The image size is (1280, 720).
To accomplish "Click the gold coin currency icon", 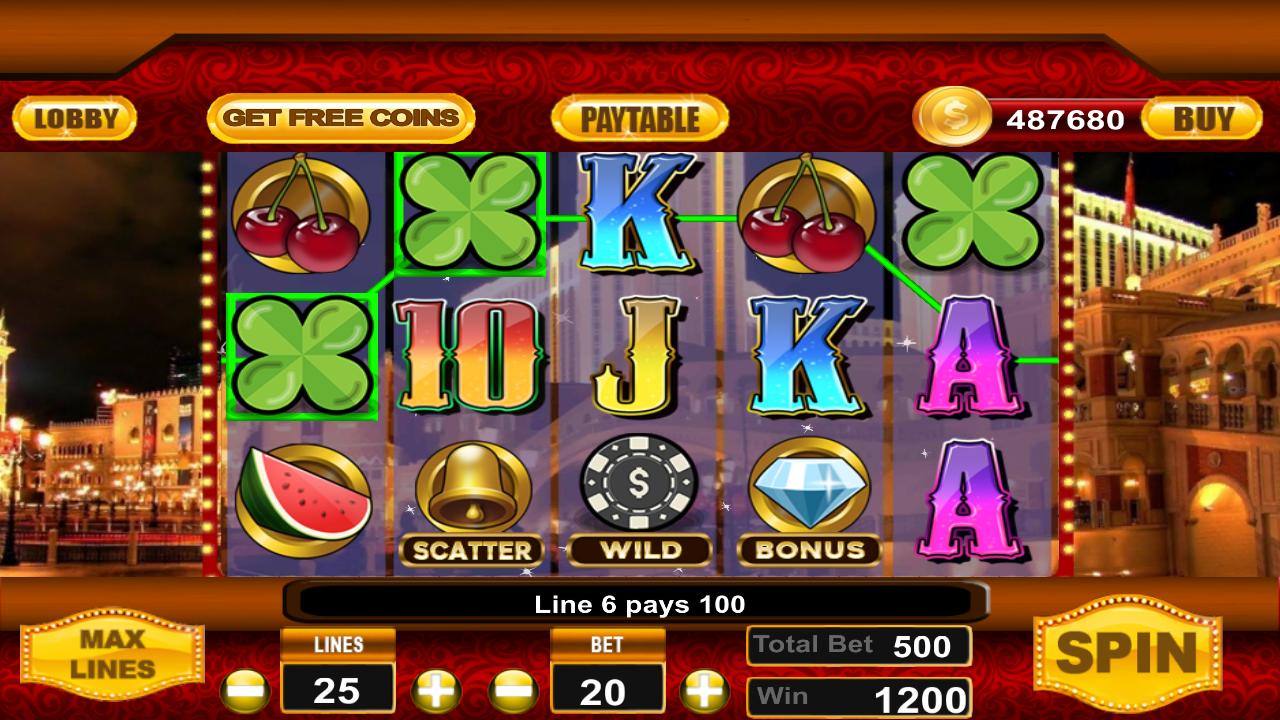I will [x=952, y=119].
